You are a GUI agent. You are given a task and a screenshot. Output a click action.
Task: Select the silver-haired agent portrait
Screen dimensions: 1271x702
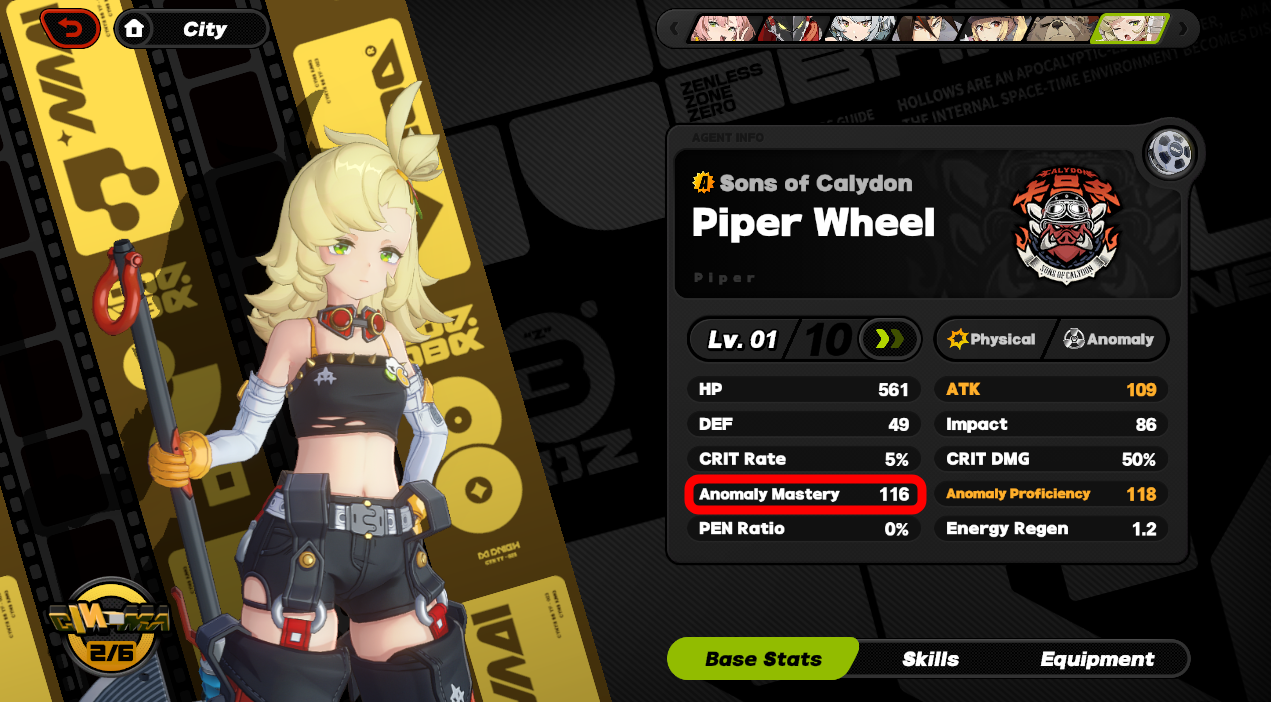click(x=858, y=28)
